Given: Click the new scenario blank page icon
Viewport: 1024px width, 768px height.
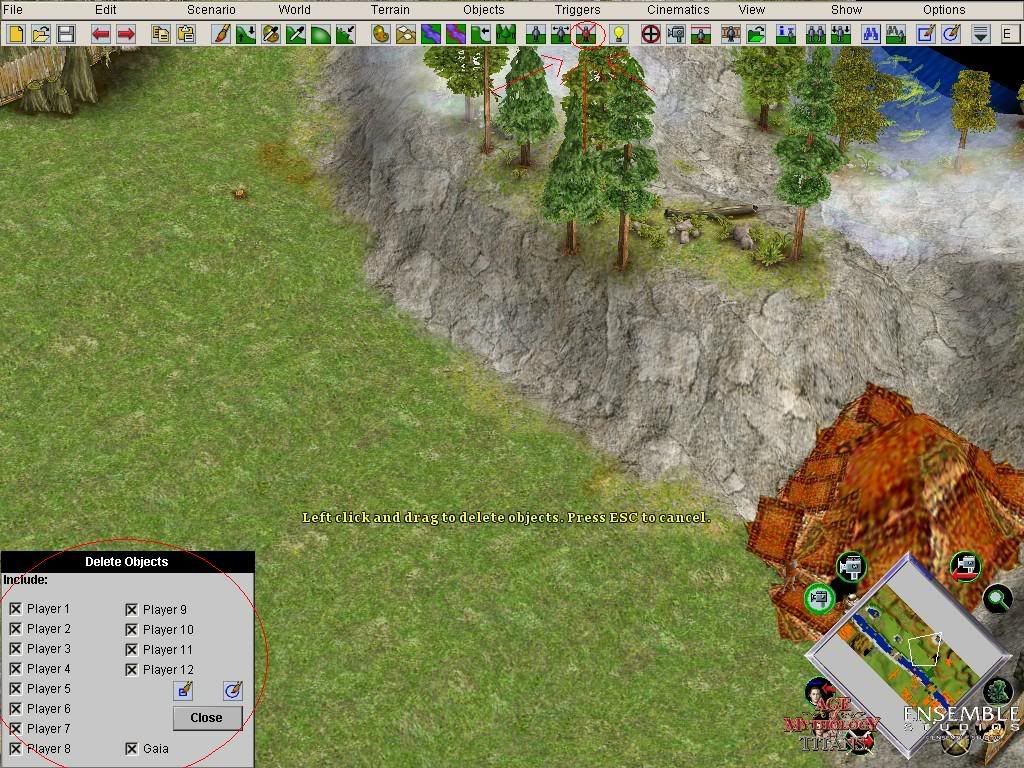Looking at the screenshot, I should pyautogui.click(x=16, y=34).
